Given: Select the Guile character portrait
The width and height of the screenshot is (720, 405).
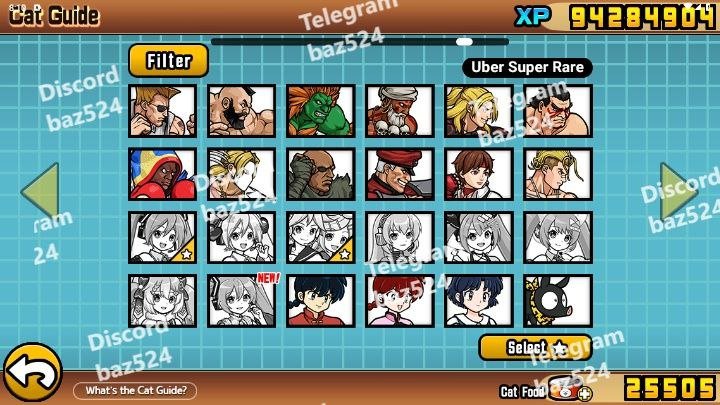Looking at the screenshot, I should tap(162, 110).
